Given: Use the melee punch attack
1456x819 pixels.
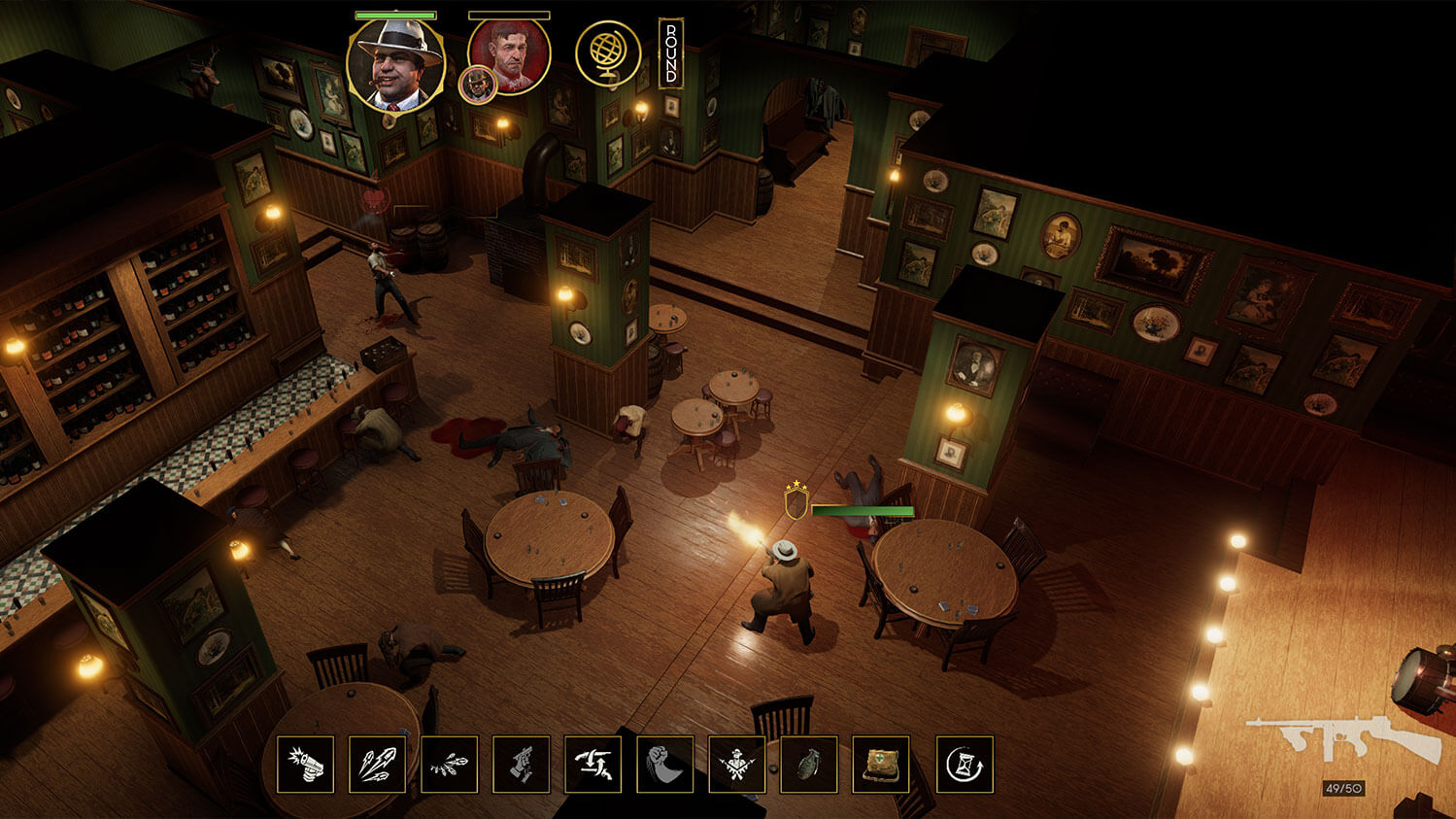Looking at the screenshot, I should point(664,766).
